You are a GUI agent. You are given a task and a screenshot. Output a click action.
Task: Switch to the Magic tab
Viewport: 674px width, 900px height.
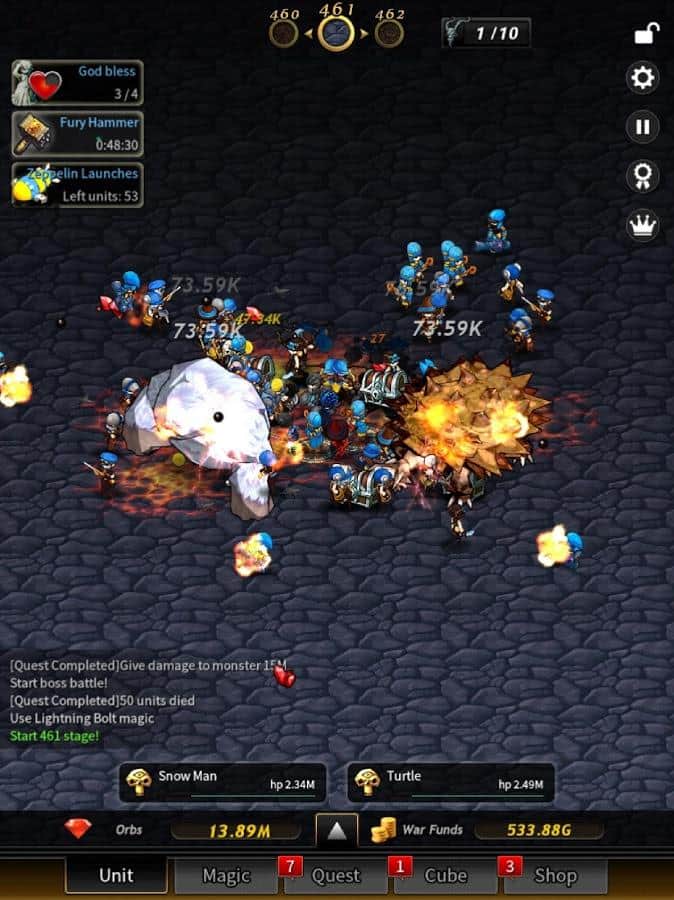click(226, 875)
